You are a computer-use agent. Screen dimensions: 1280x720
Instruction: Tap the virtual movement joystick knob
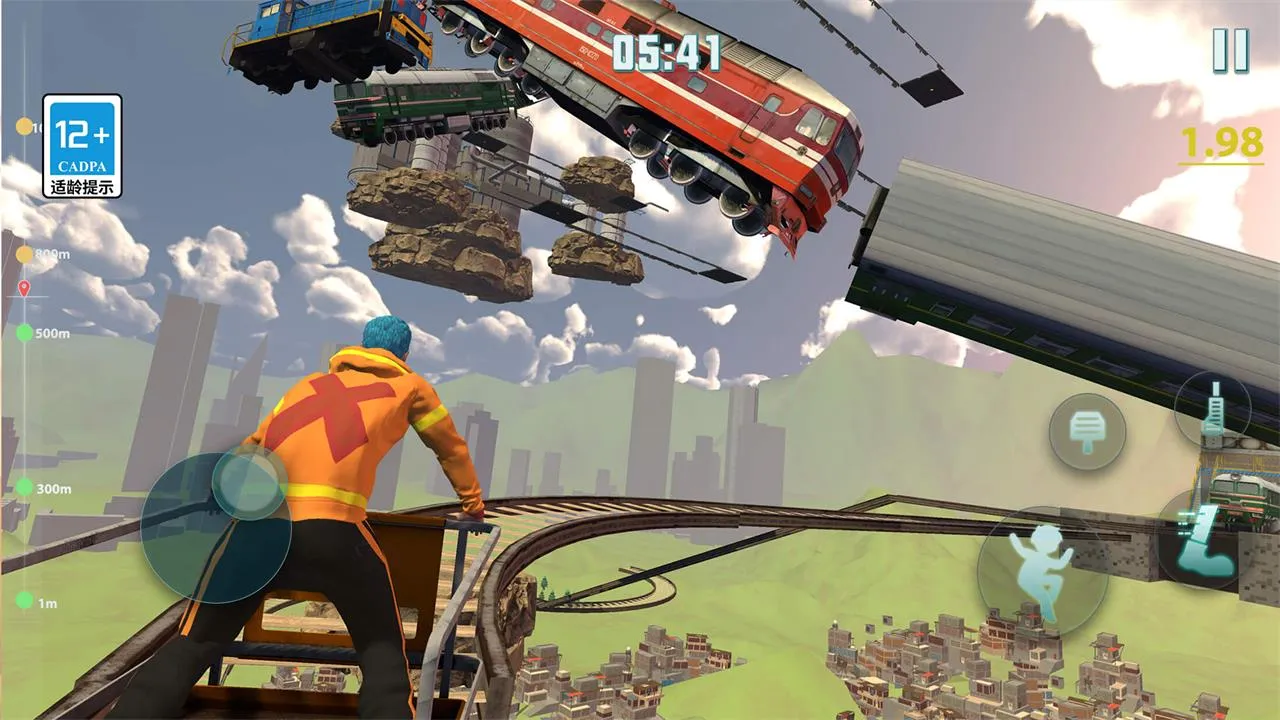(x=250, y=482)
